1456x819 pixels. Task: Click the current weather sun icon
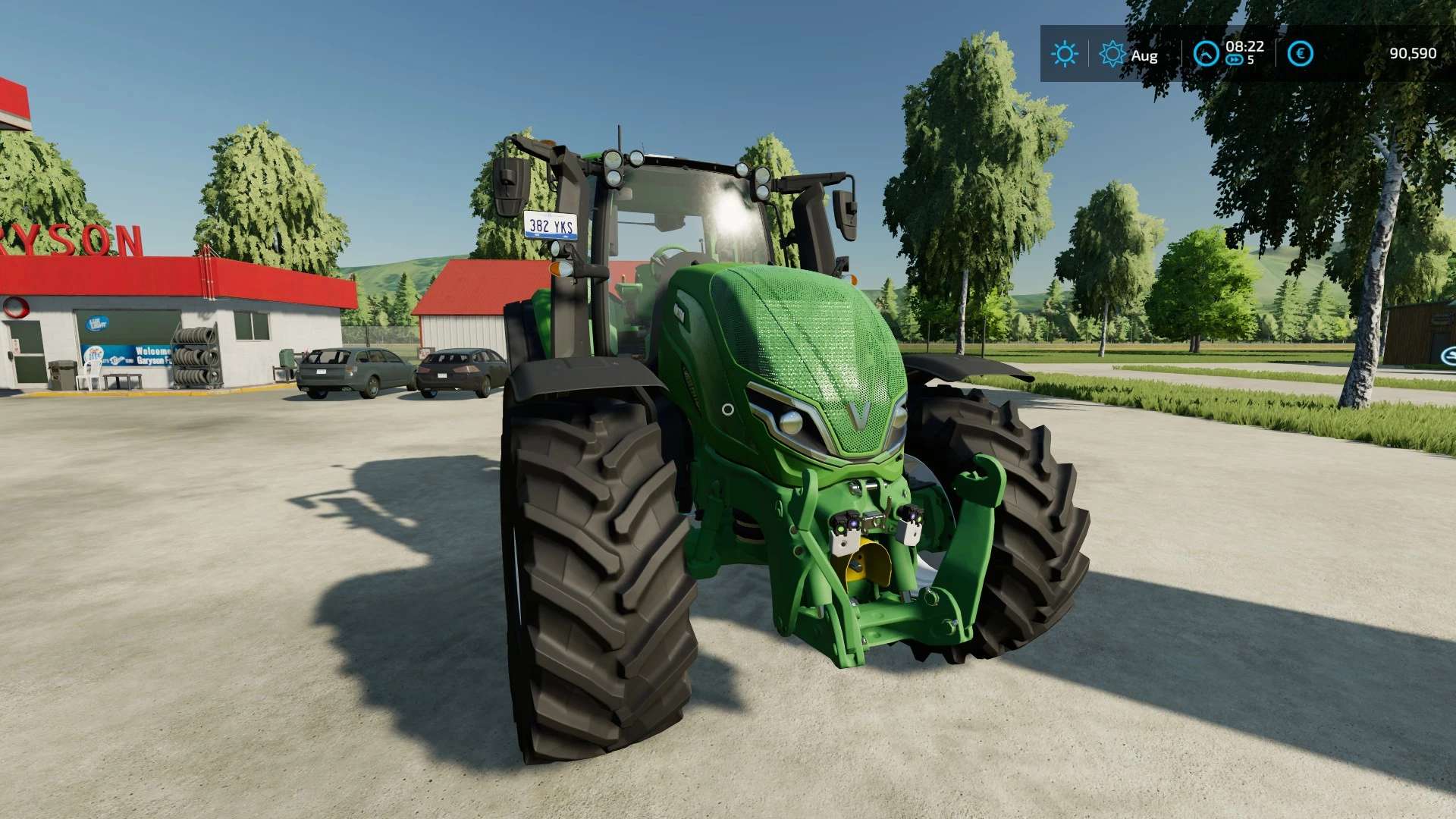pyautogui.click(x=1064, y=54)
